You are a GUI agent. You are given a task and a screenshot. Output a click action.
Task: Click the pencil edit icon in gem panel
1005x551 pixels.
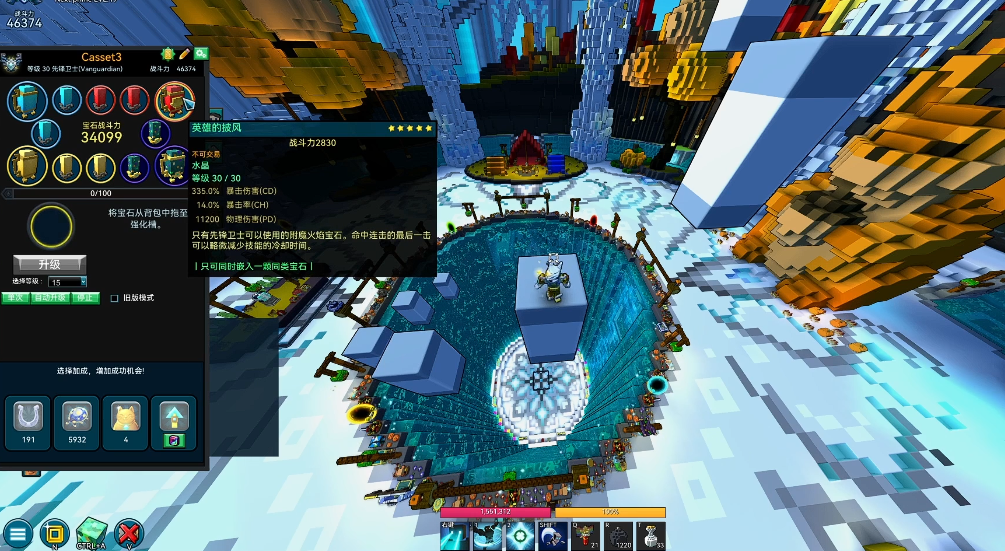point(184,52)
